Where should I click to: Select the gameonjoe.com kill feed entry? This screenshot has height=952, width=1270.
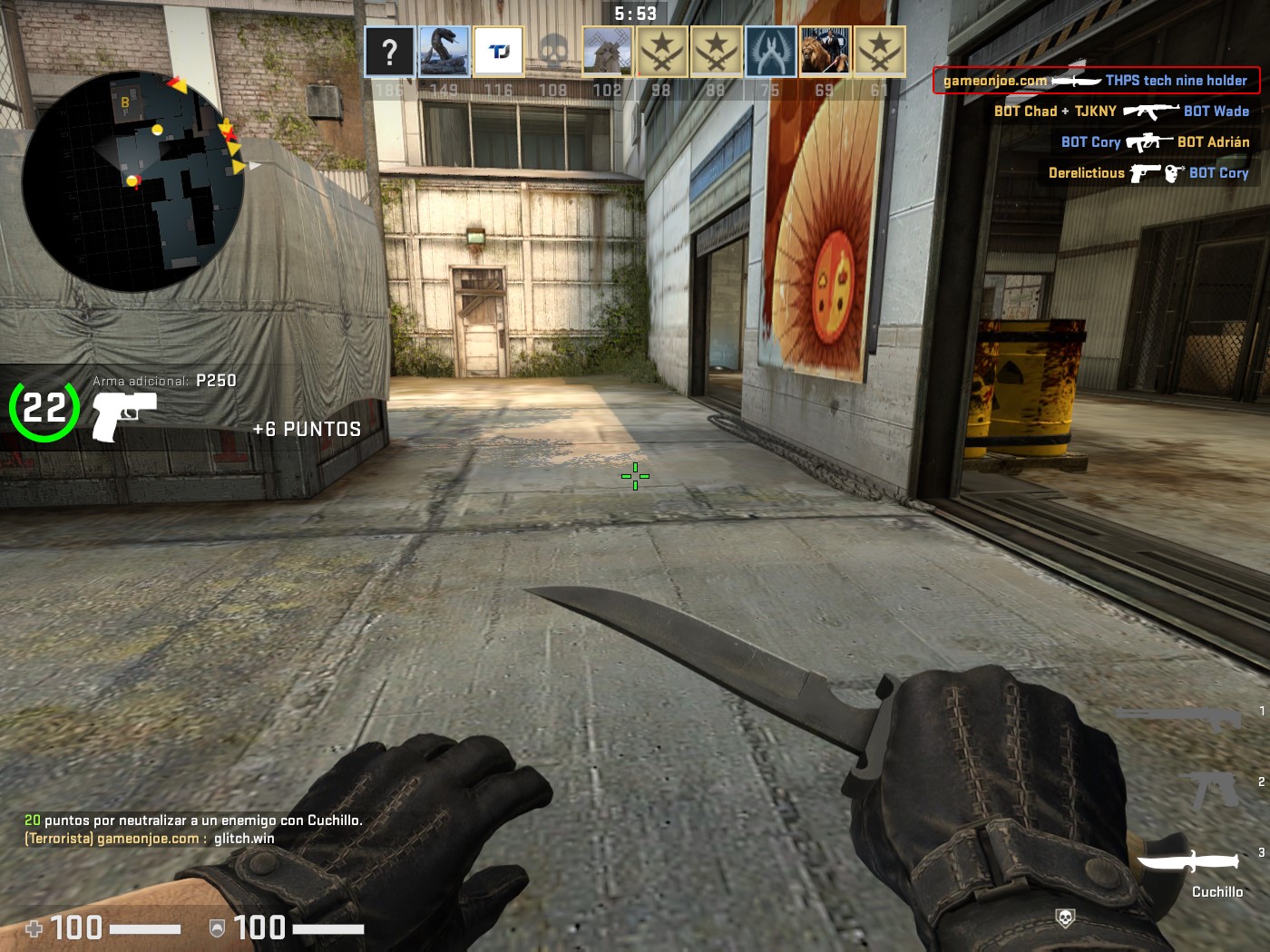(1096, 81)
